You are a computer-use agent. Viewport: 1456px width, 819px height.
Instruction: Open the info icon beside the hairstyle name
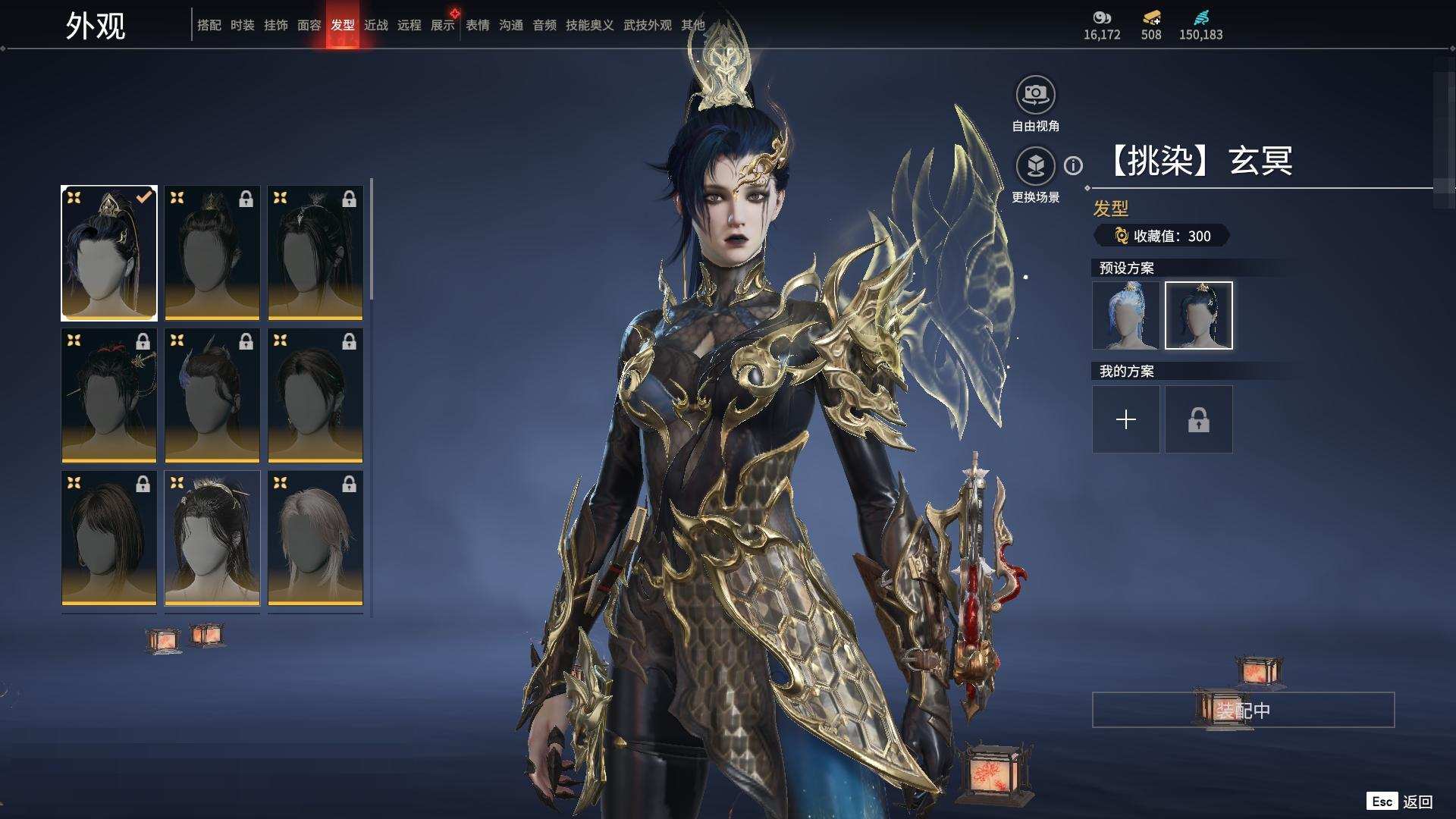[1073, 165]
